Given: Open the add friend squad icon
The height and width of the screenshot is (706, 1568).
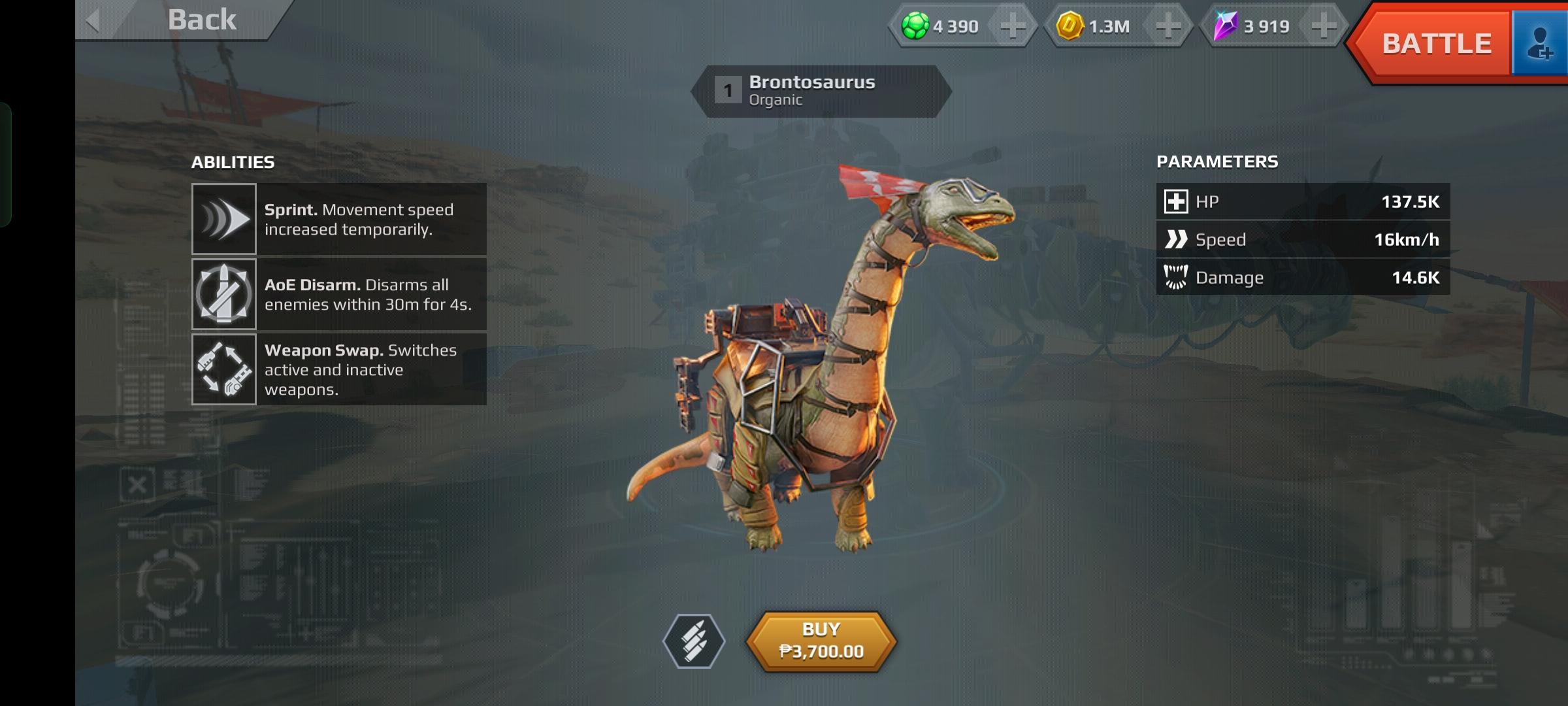Looking at the screenshot, I should (1540, 44).
